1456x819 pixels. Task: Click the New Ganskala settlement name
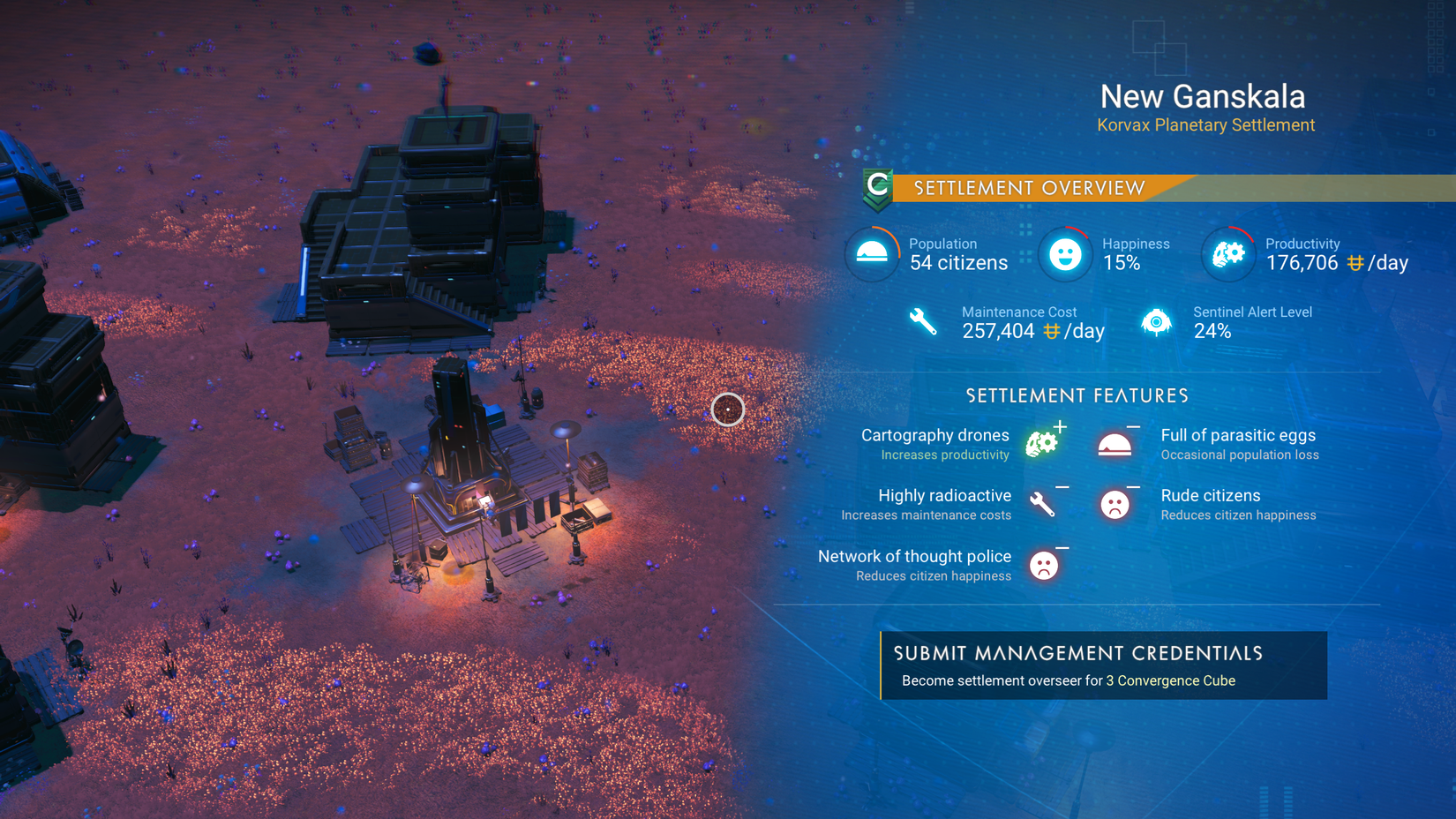click(1203, 97)
